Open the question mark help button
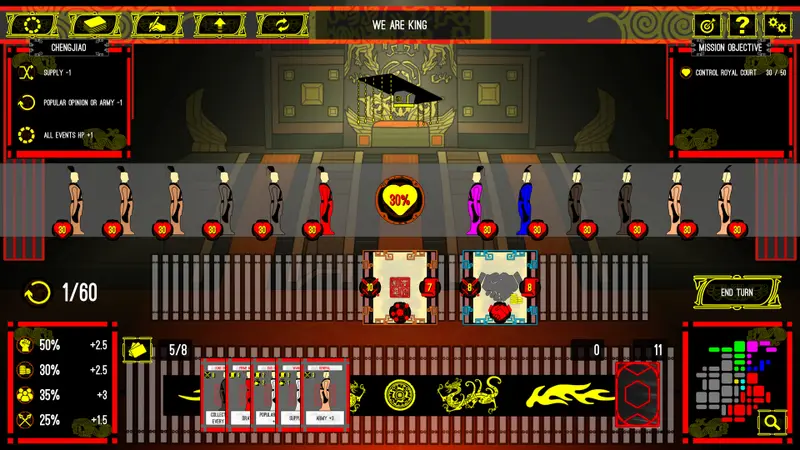Screen dimensions: 800x450 742,25
